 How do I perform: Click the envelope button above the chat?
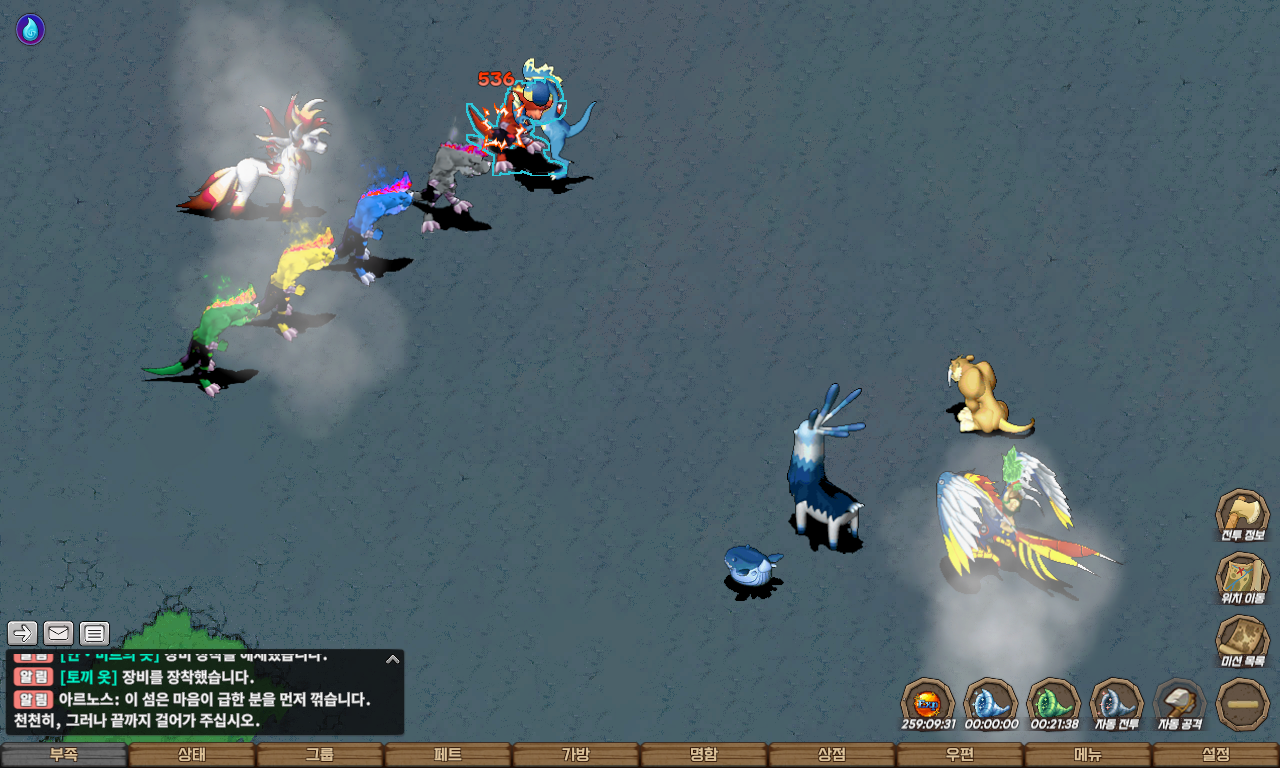pyautogui.click(x=59, y=633)
